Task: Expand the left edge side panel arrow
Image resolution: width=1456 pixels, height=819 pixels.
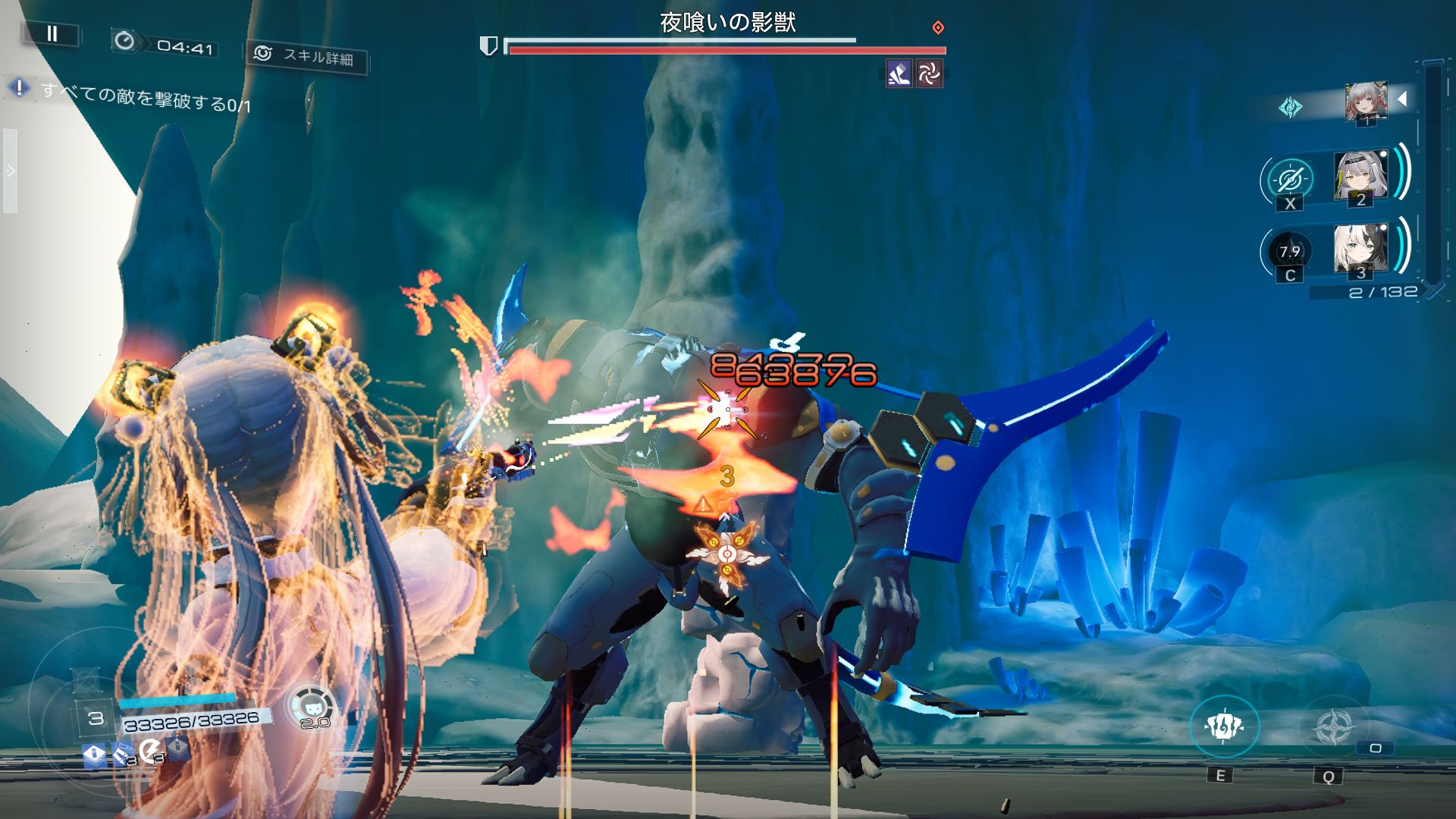Action: coord(10,171)
